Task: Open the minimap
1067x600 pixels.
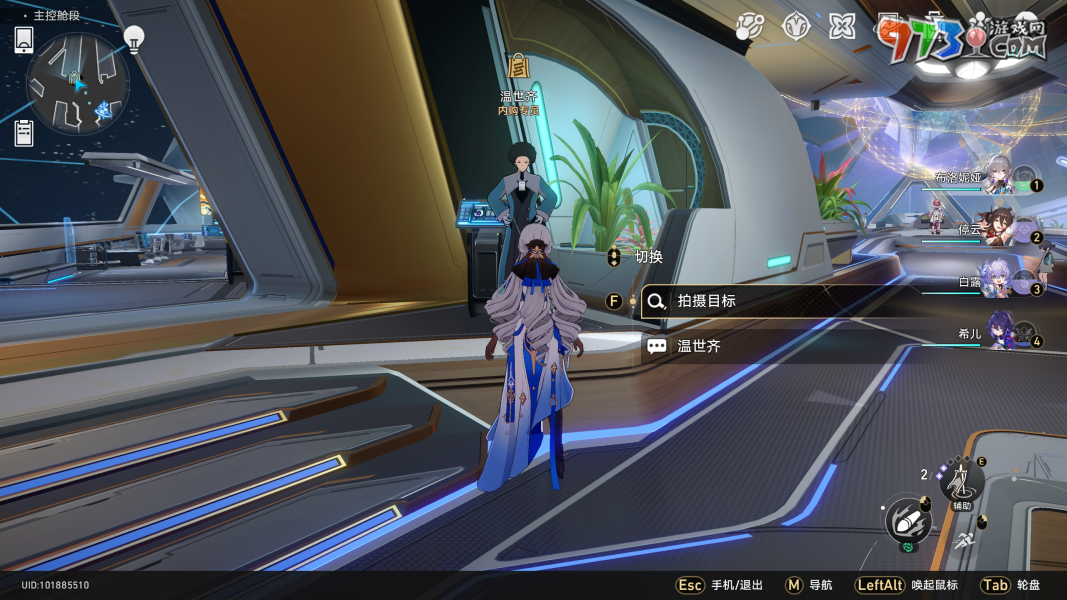Action: click(x=78, y=84)
